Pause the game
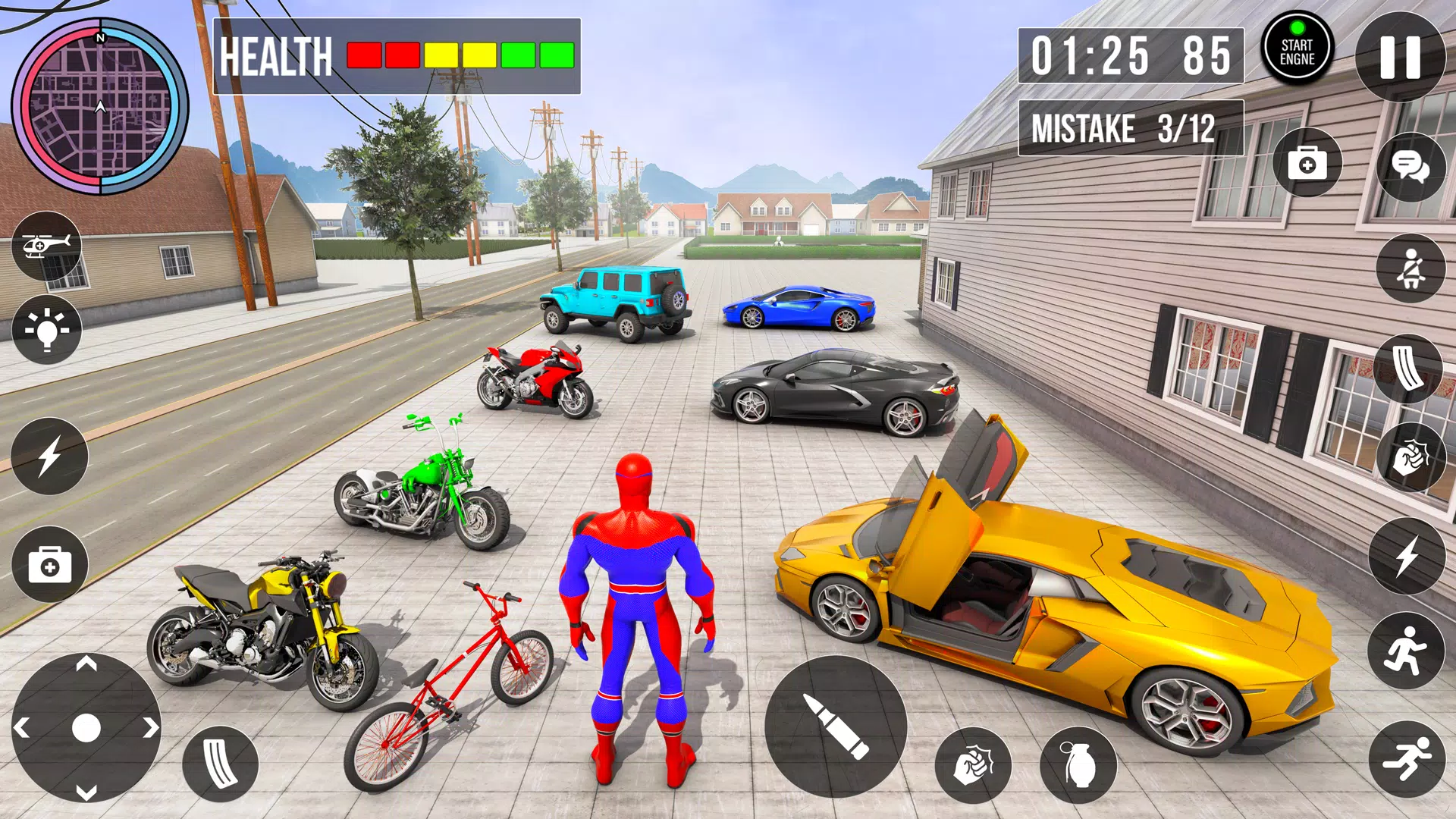This screenshot has height=819, width=1456. [x=1400, y=57]
